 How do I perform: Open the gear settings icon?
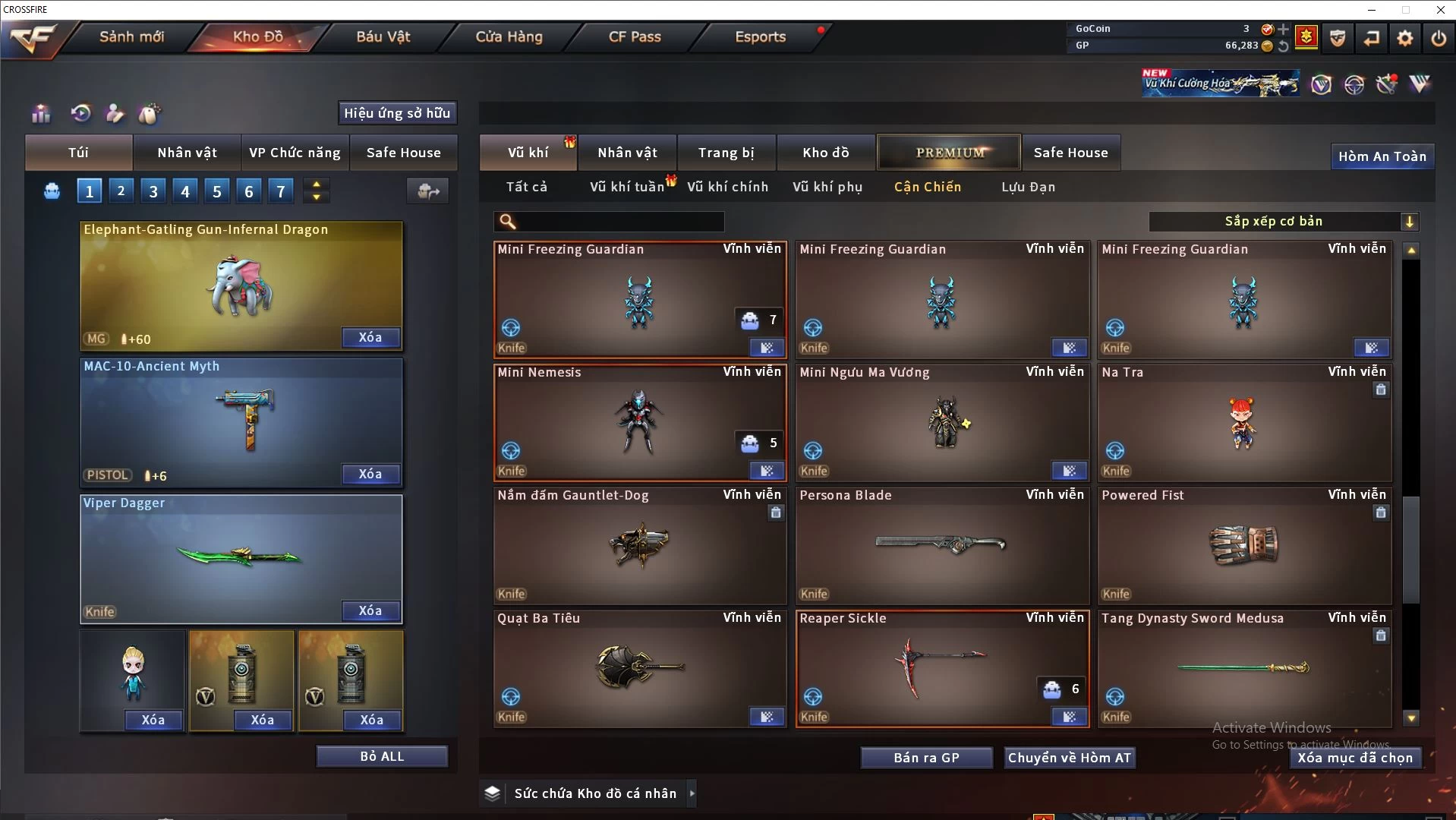tap(1404, 37)
